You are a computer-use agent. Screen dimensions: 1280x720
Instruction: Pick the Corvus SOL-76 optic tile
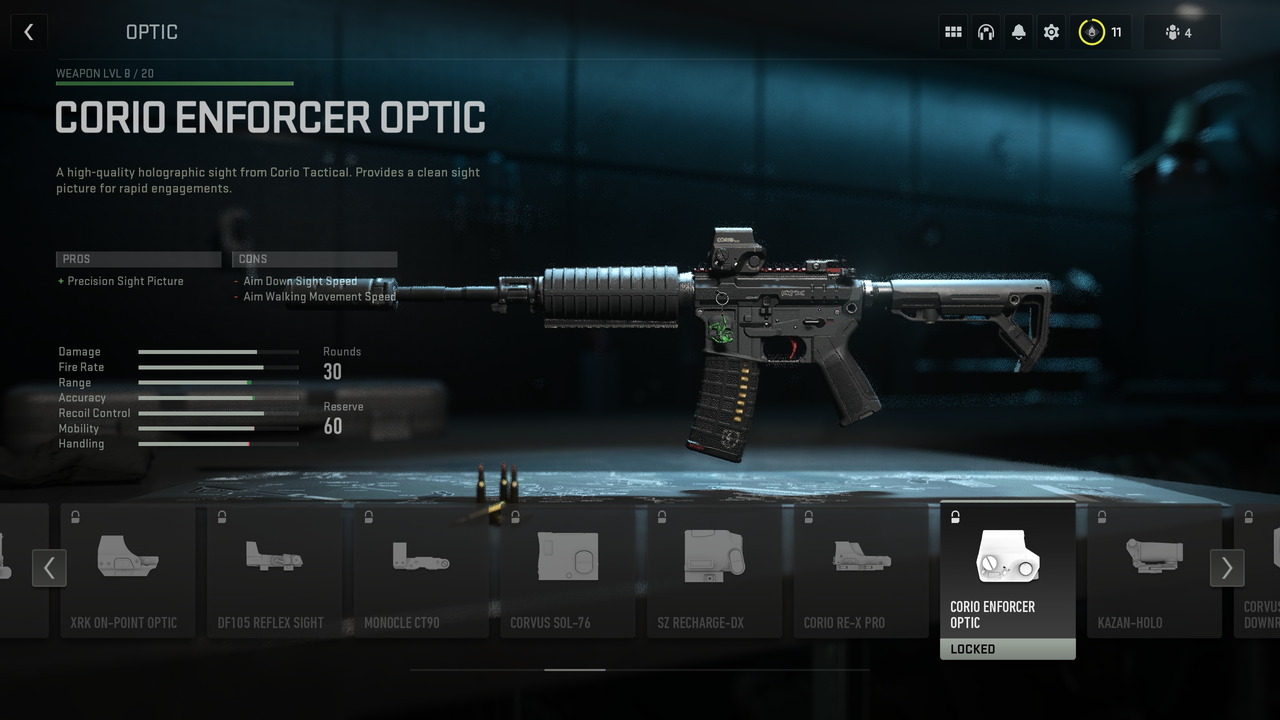coord(568,570)
